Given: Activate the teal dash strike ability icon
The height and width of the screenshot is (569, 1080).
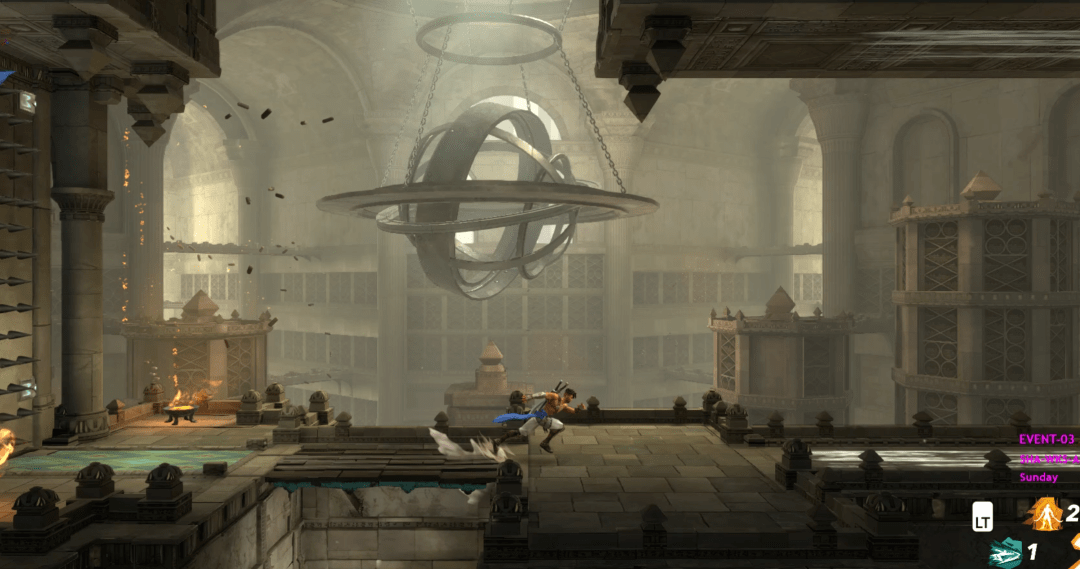Looking at the screenshot, I should (x=1005, y=552).
